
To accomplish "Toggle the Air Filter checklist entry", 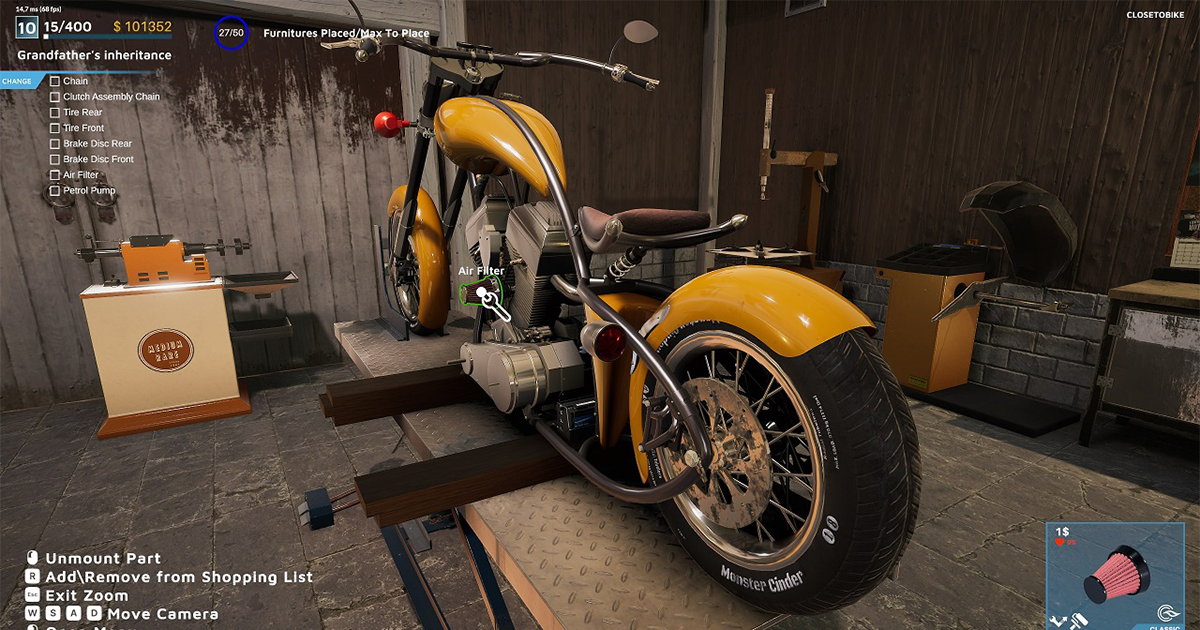I will 55,175.
